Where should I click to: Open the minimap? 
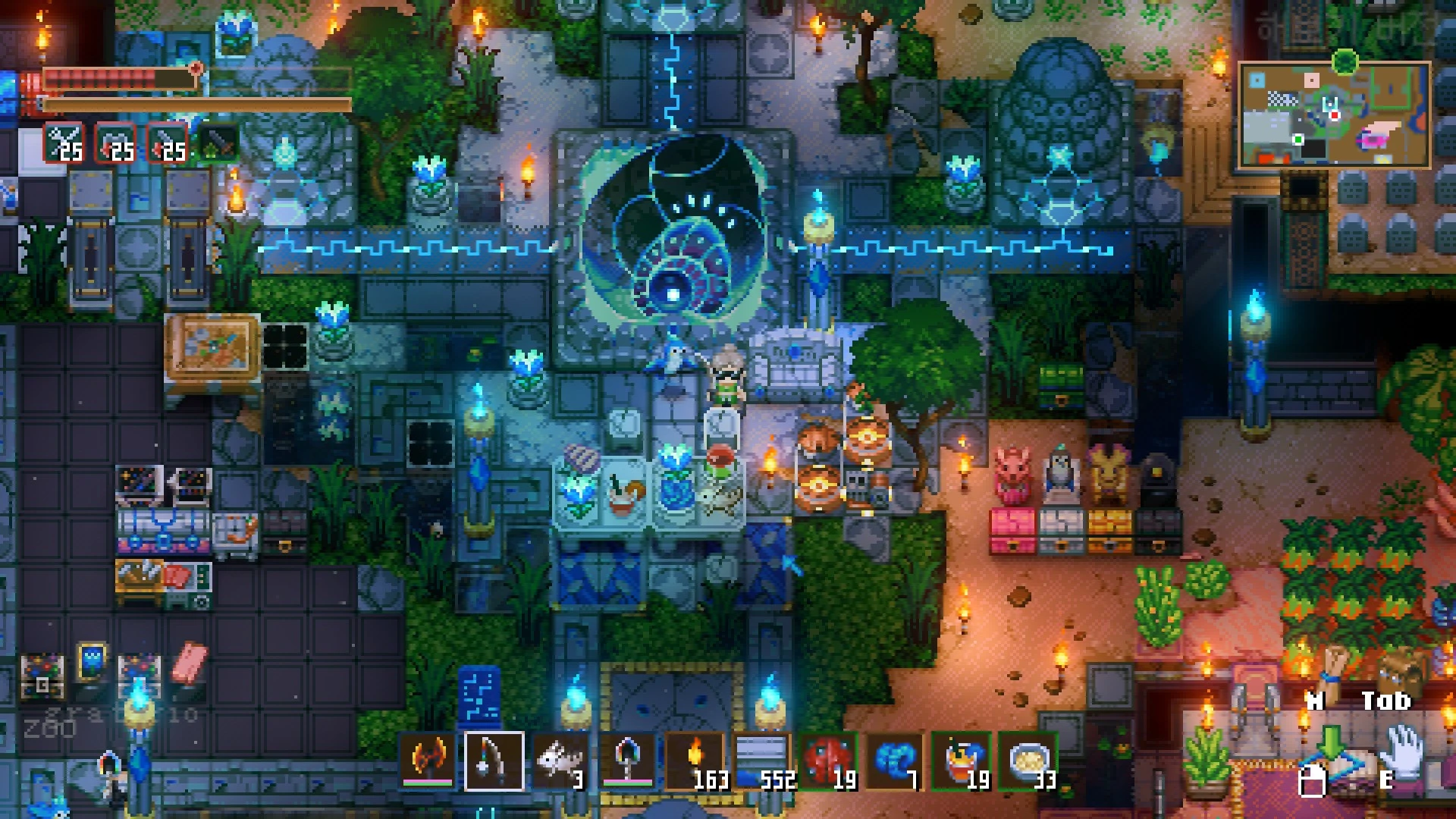(x=1334, y=115)
